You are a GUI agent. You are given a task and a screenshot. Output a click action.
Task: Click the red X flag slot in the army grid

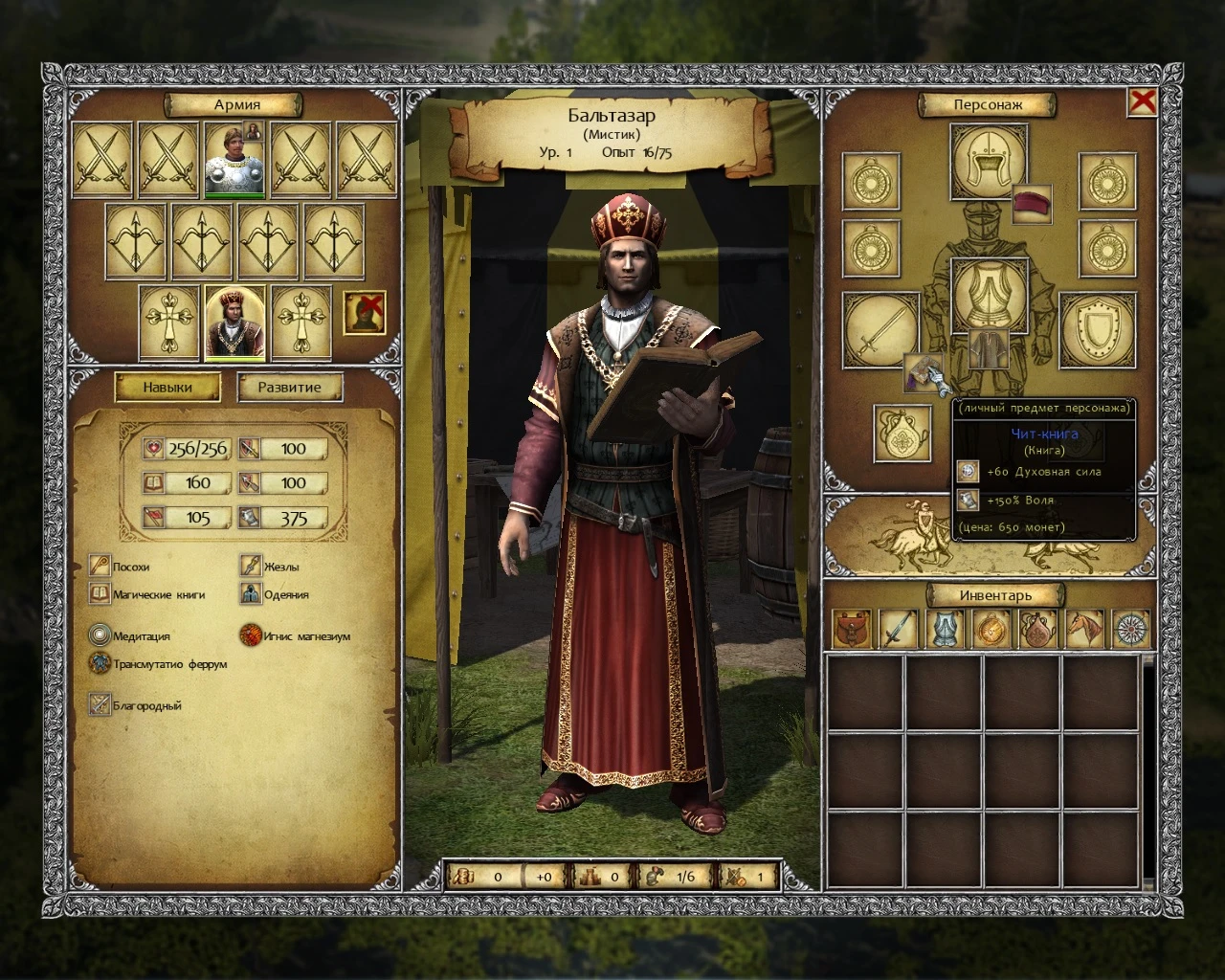click(367, 315)
